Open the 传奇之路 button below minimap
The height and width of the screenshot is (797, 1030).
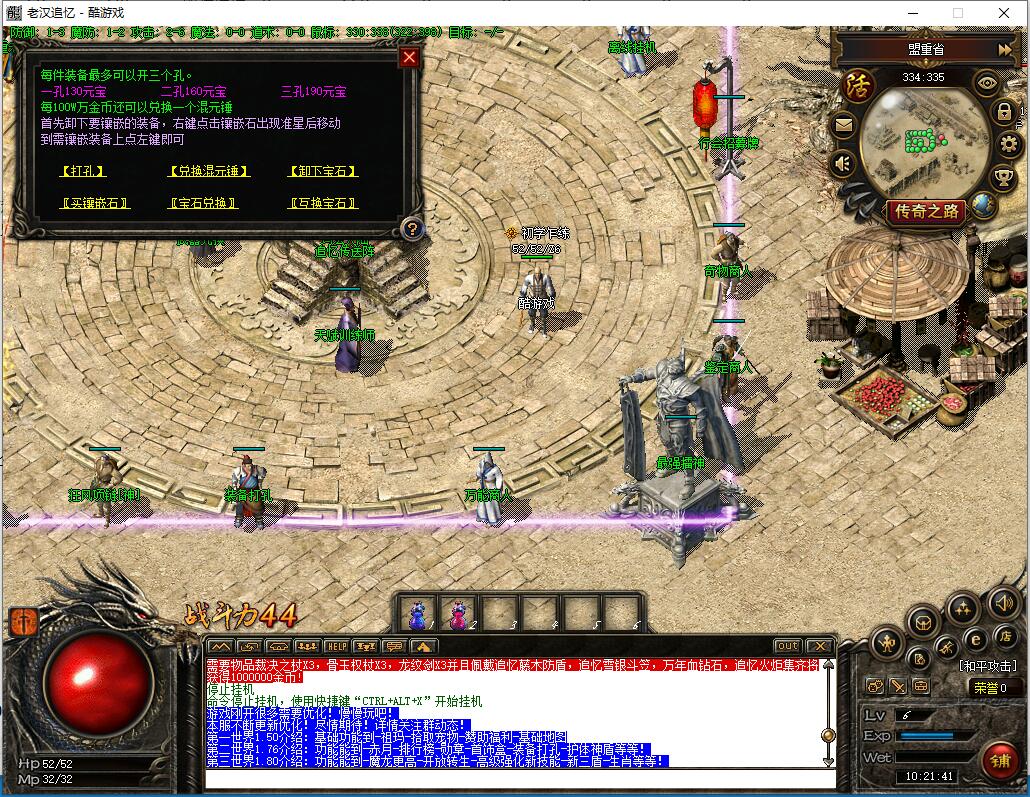pyautogui.click(x=927, y=211)
